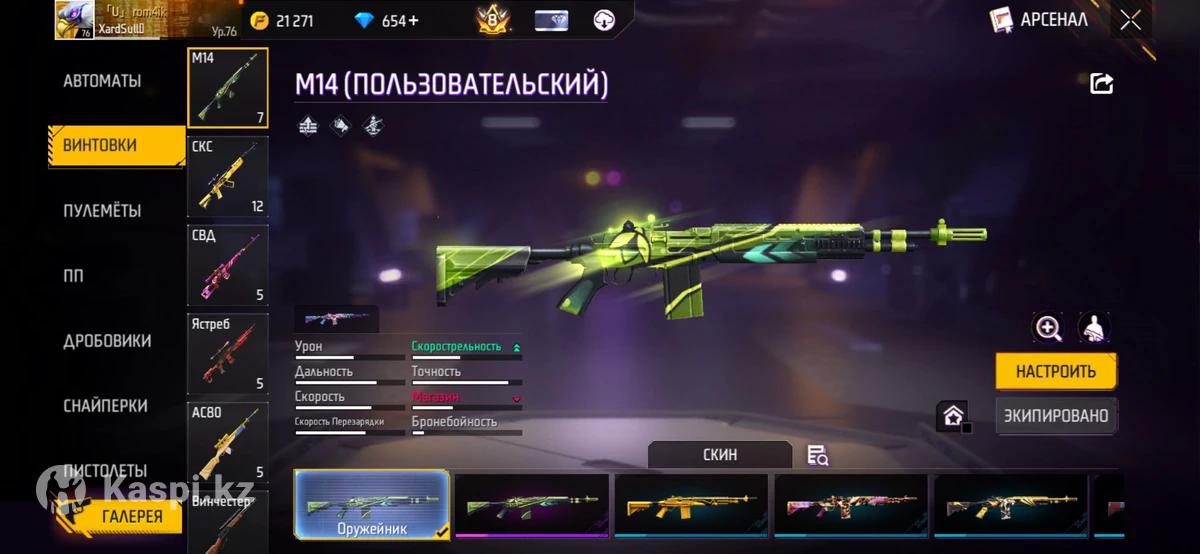The height and width of the screenshot is (554, 1200).
Task: Pick the Ястреб rifle entry
Action: (228, 353)
